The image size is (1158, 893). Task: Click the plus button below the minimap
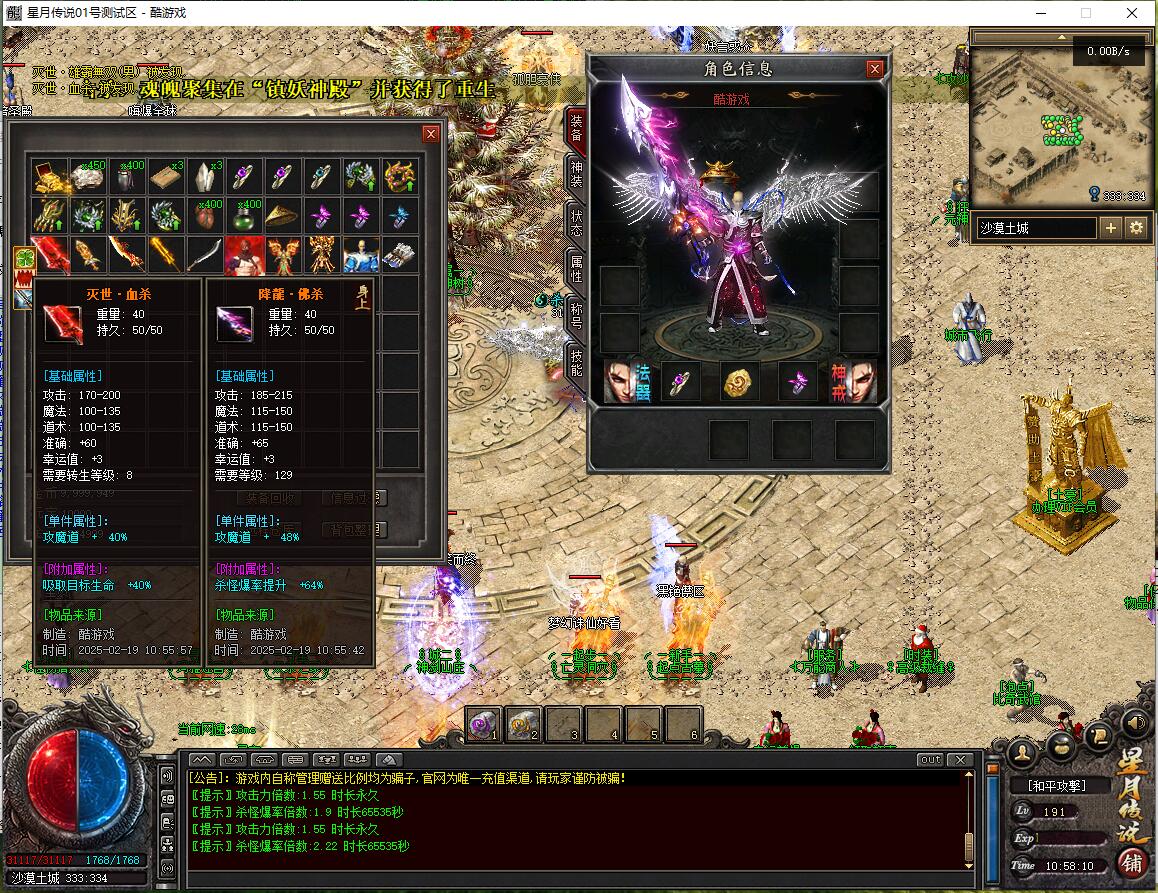pyautogui.click(x=1111, y=228)
